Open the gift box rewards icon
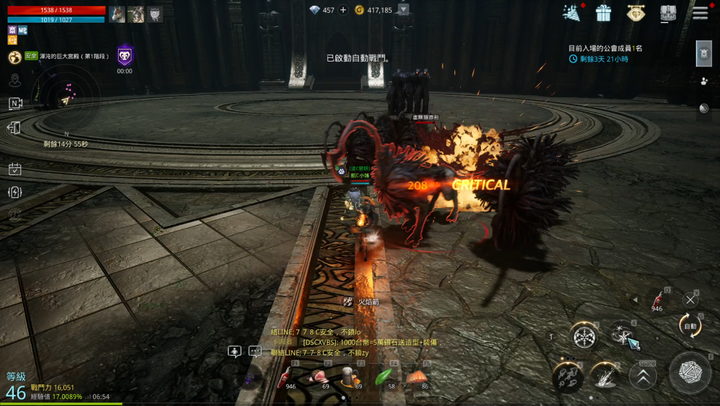This screenshot has width=720, height=406. click(603, 13)
